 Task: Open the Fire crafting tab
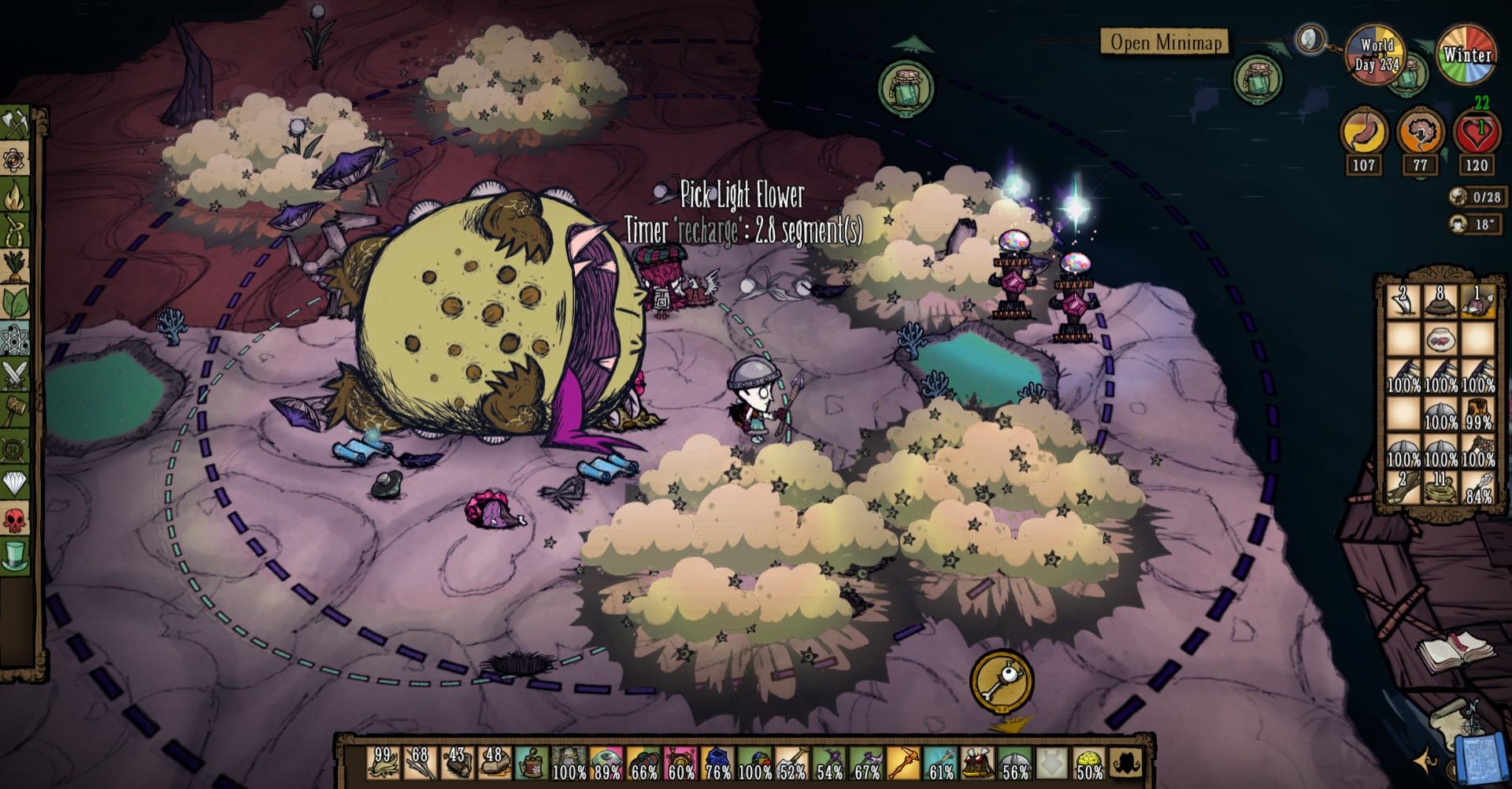(16, 195)
